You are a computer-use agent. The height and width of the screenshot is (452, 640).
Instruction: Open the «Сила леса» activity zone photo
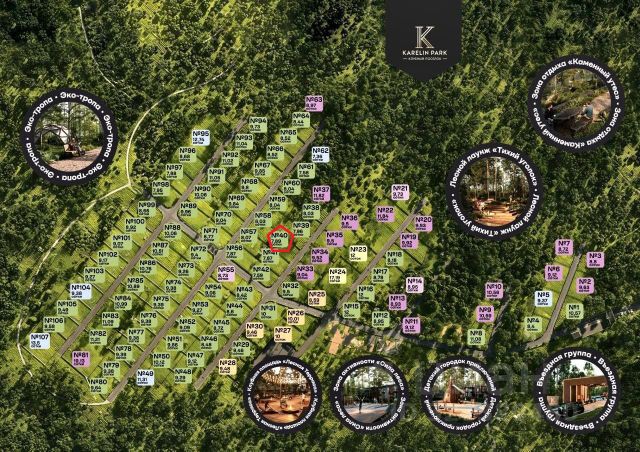[x=369, y=394]
